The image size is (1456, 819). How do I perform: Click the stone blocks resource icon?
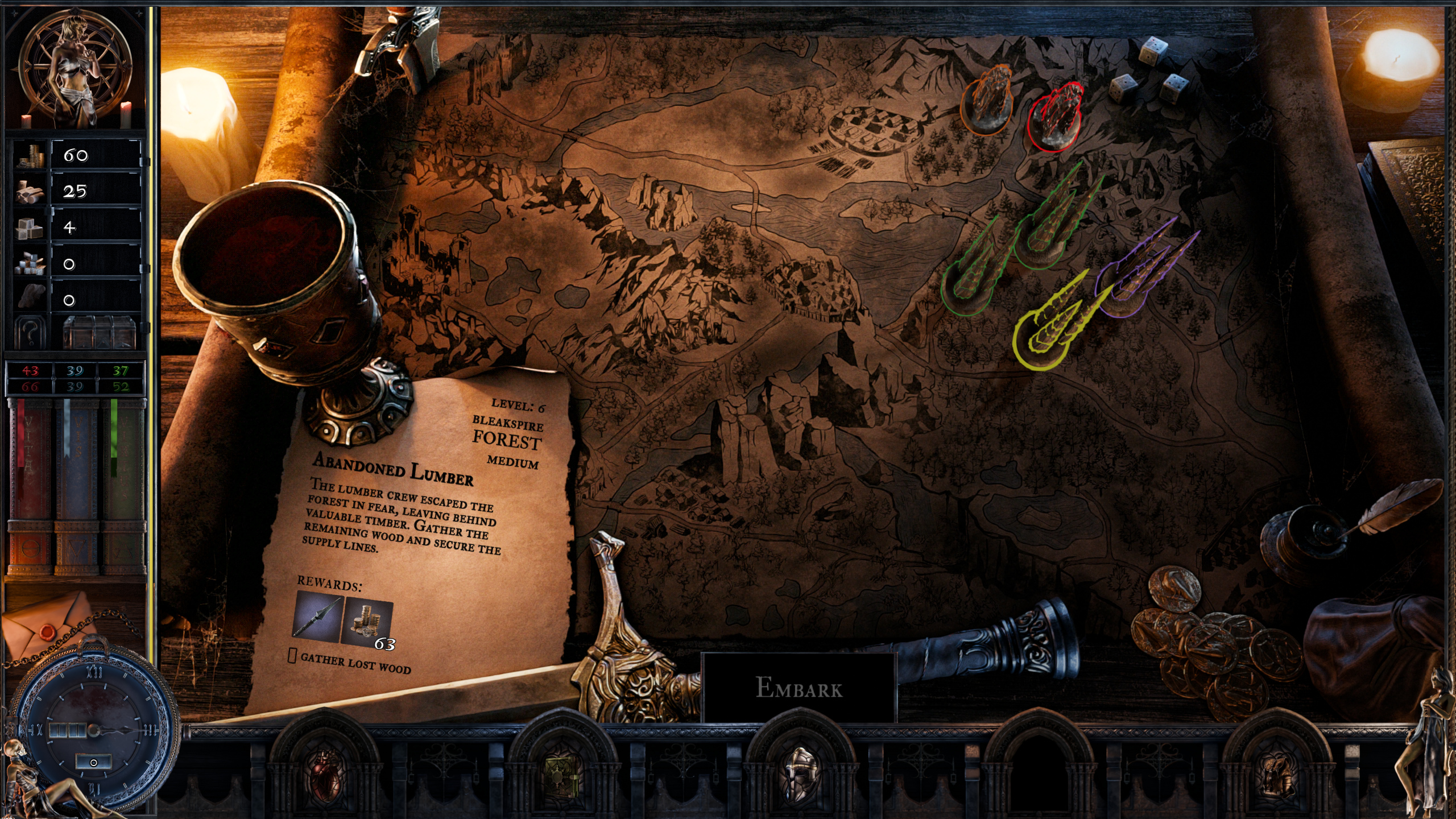tap(28, 229)
